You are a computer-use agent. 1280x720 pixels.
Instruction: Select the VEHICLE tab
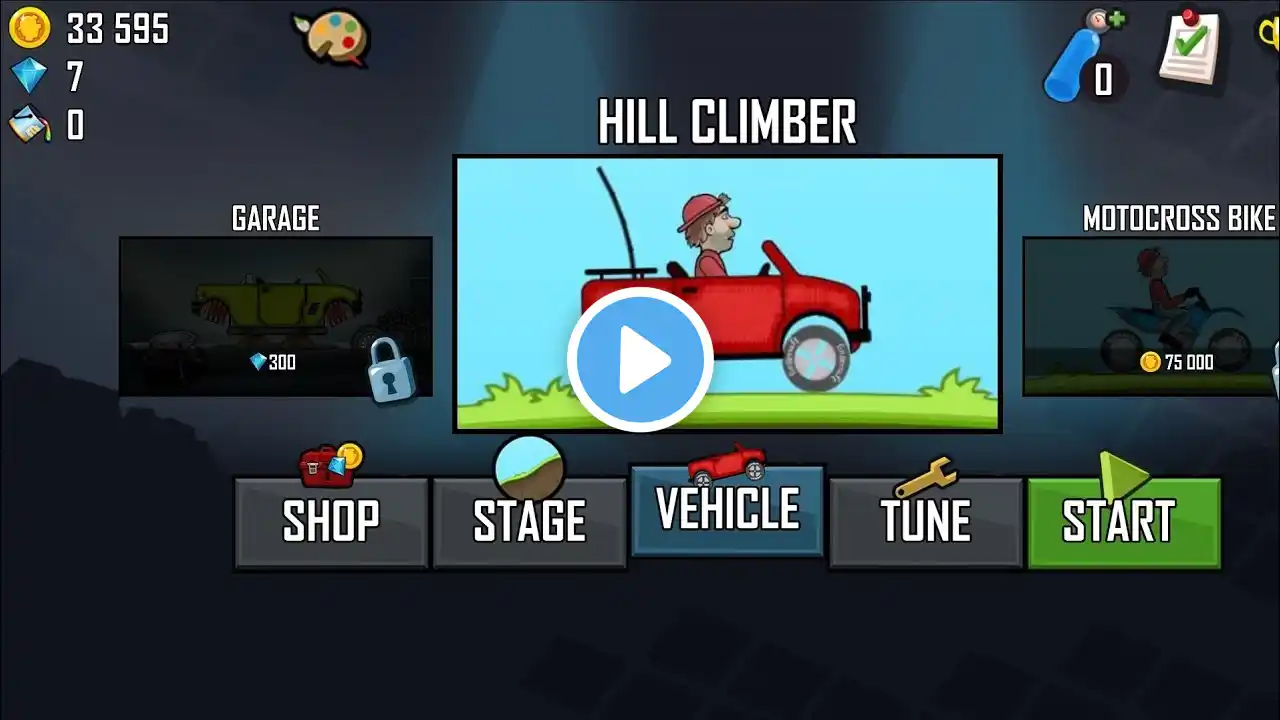(x=727, y=510)
